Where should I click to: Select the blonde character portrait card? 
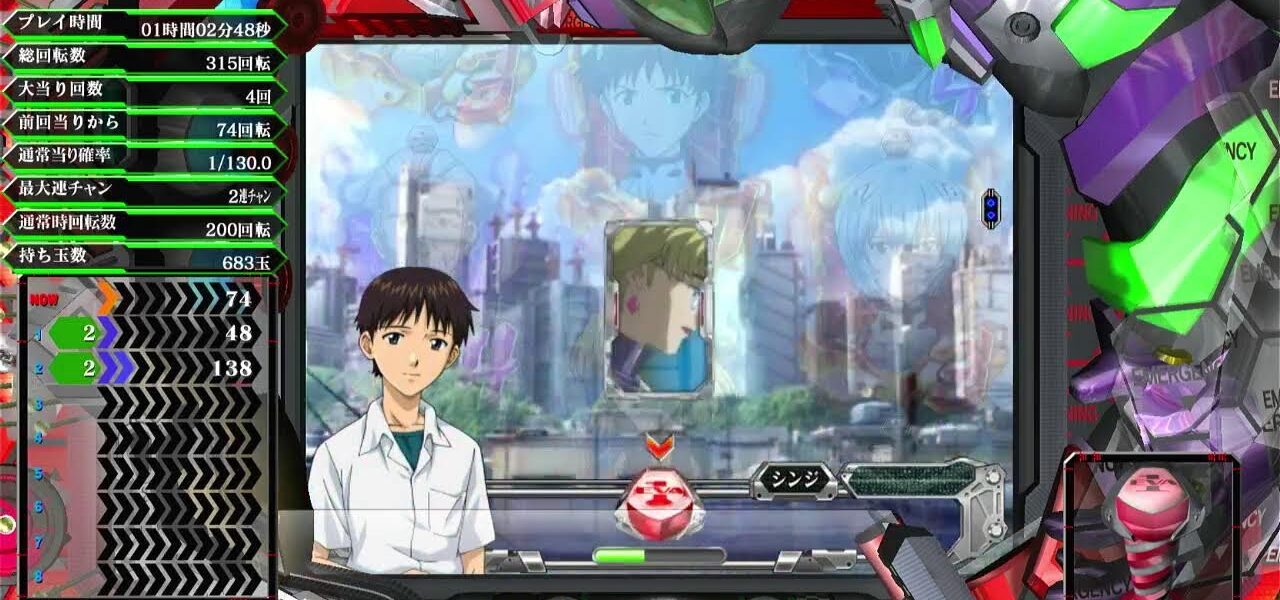click(x=658, y=307)
